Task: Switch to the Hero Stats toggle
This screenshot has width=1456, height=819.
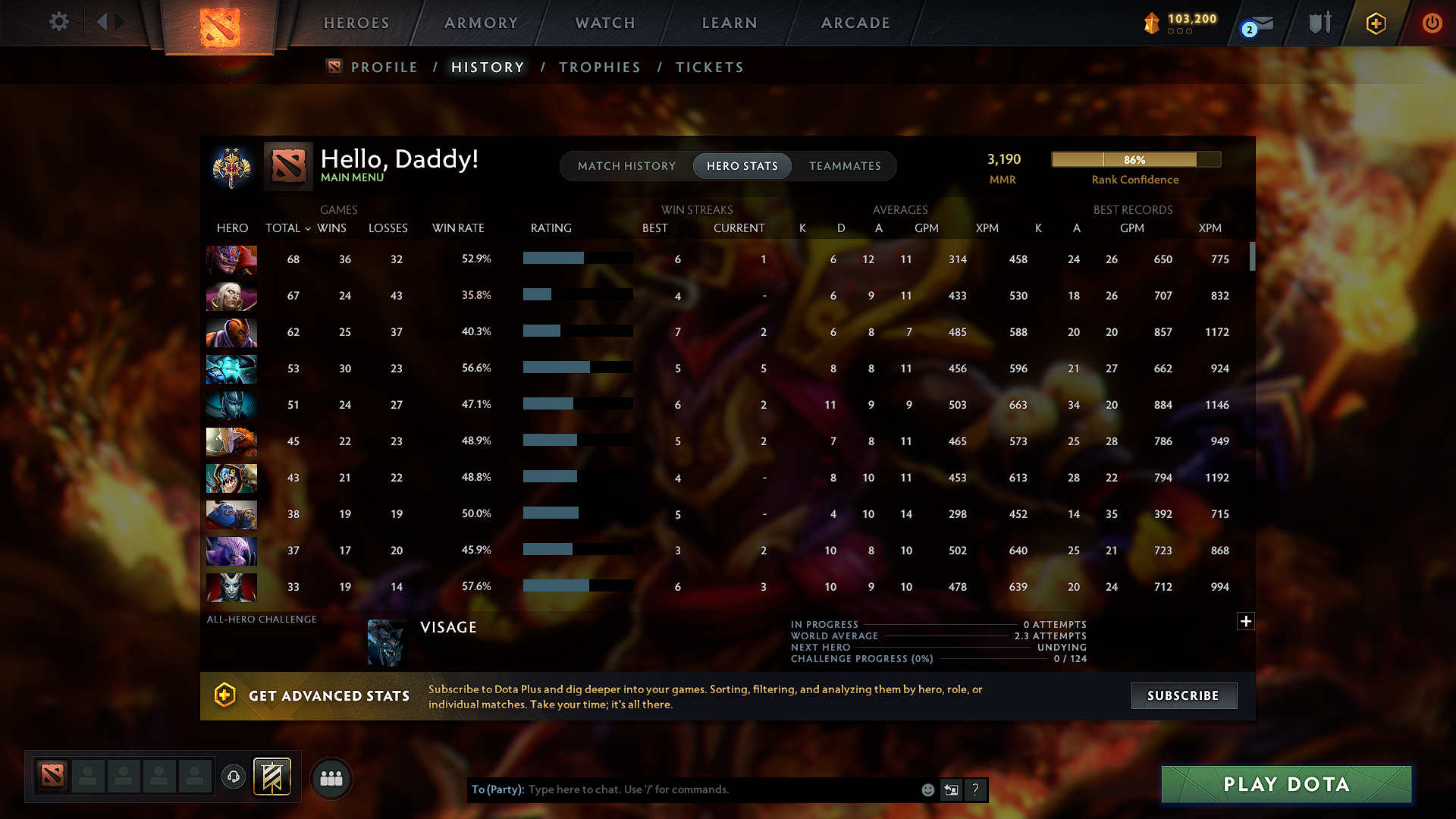Action: (x=742, y=166)
